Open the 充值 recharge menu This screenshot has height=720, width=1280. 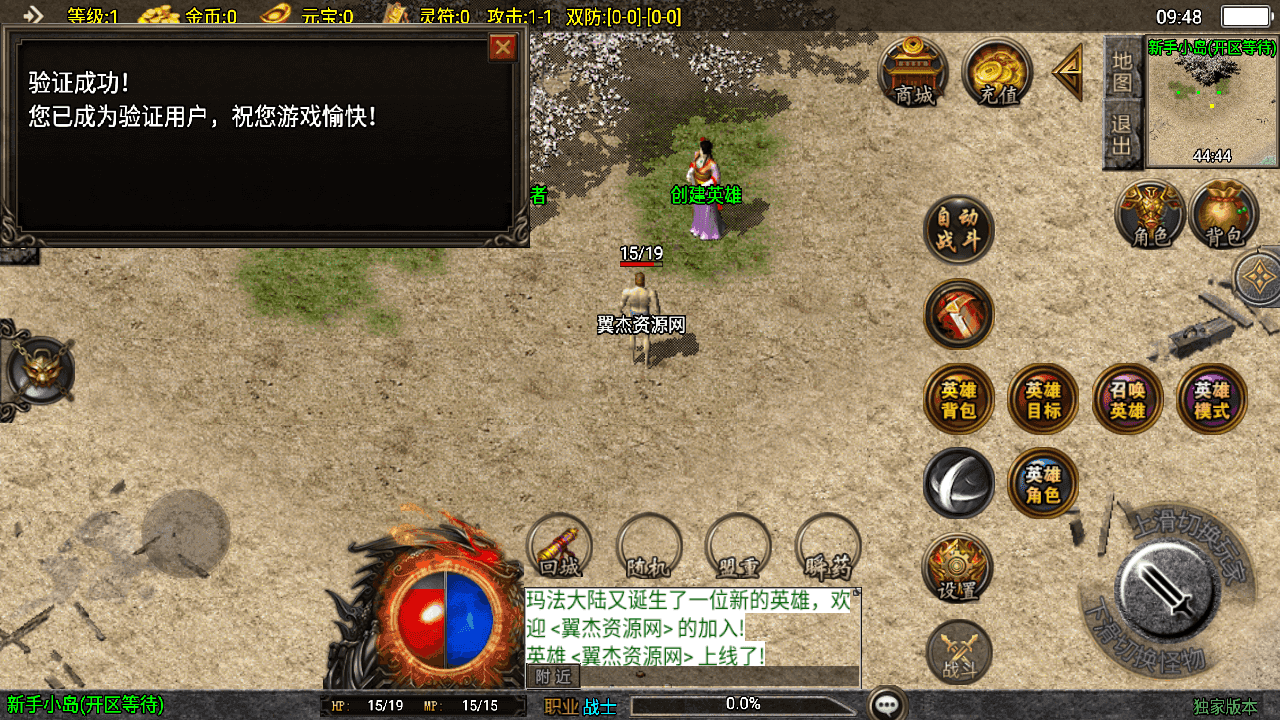[x=997, y=72]
